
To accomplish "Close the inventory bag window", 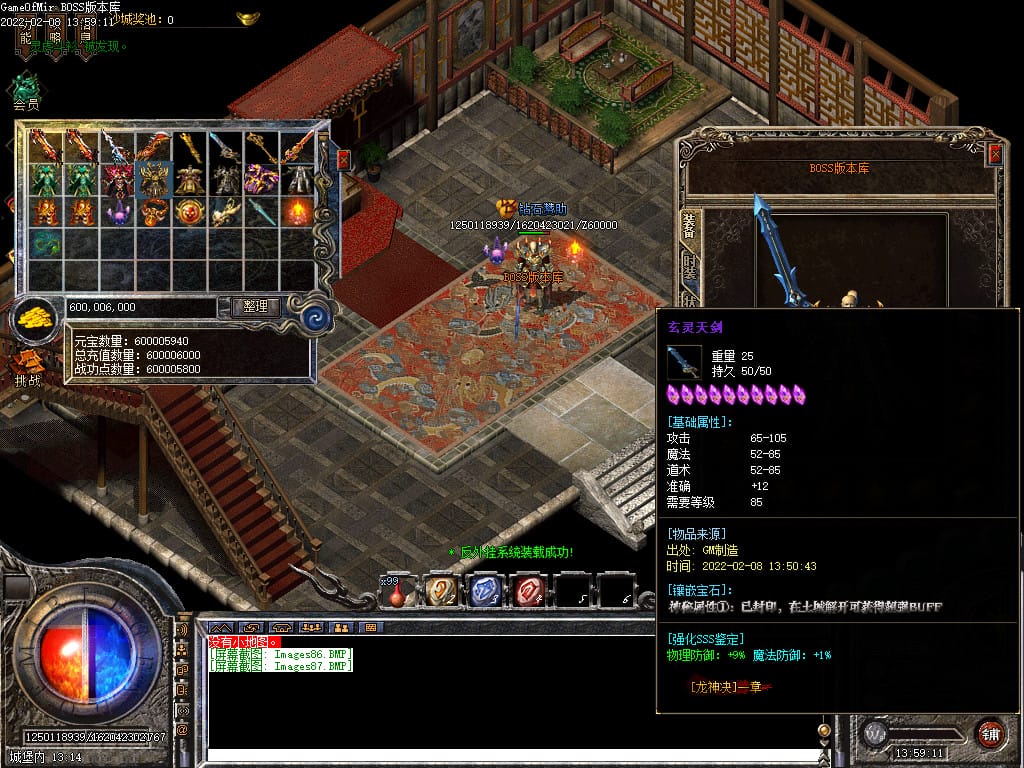I will point(344,159).
